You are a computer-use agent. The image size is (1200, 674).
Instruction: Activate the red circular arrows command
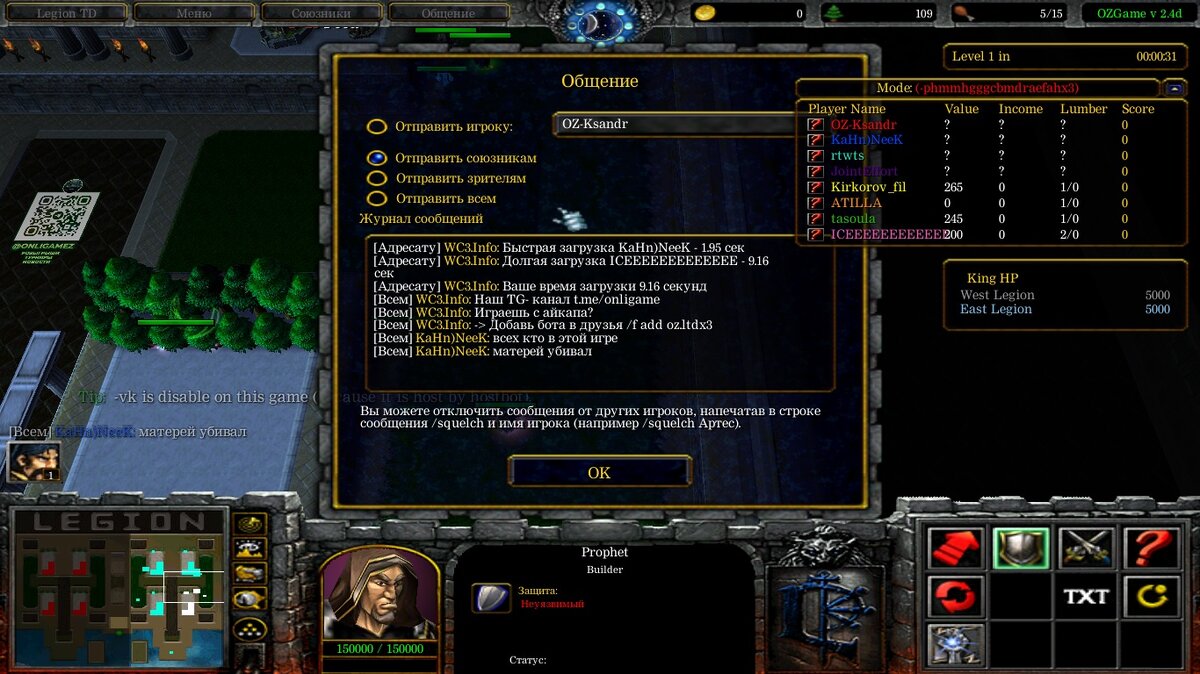coord(956,596)
